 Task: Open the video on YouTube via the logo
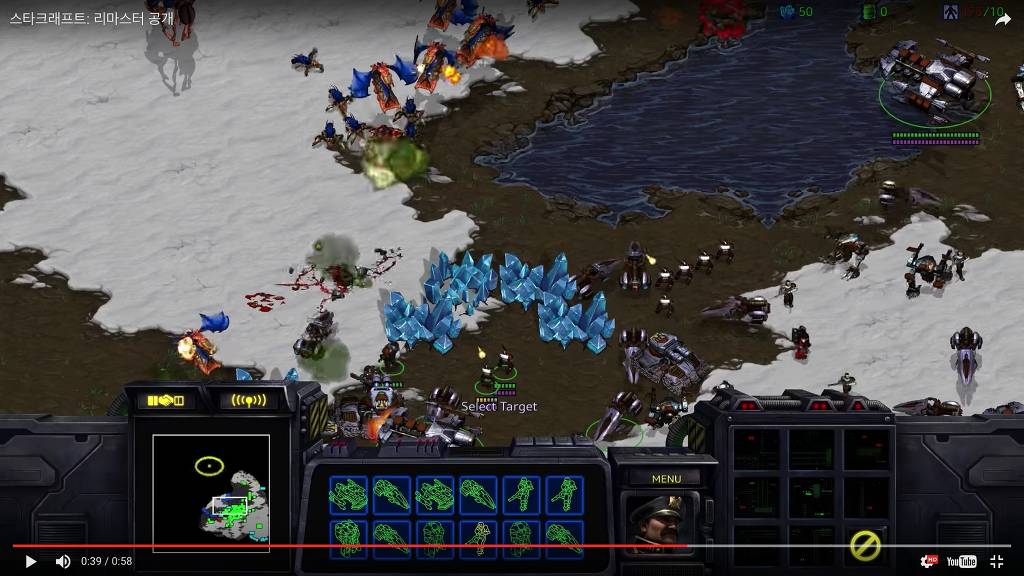[961, 562]
